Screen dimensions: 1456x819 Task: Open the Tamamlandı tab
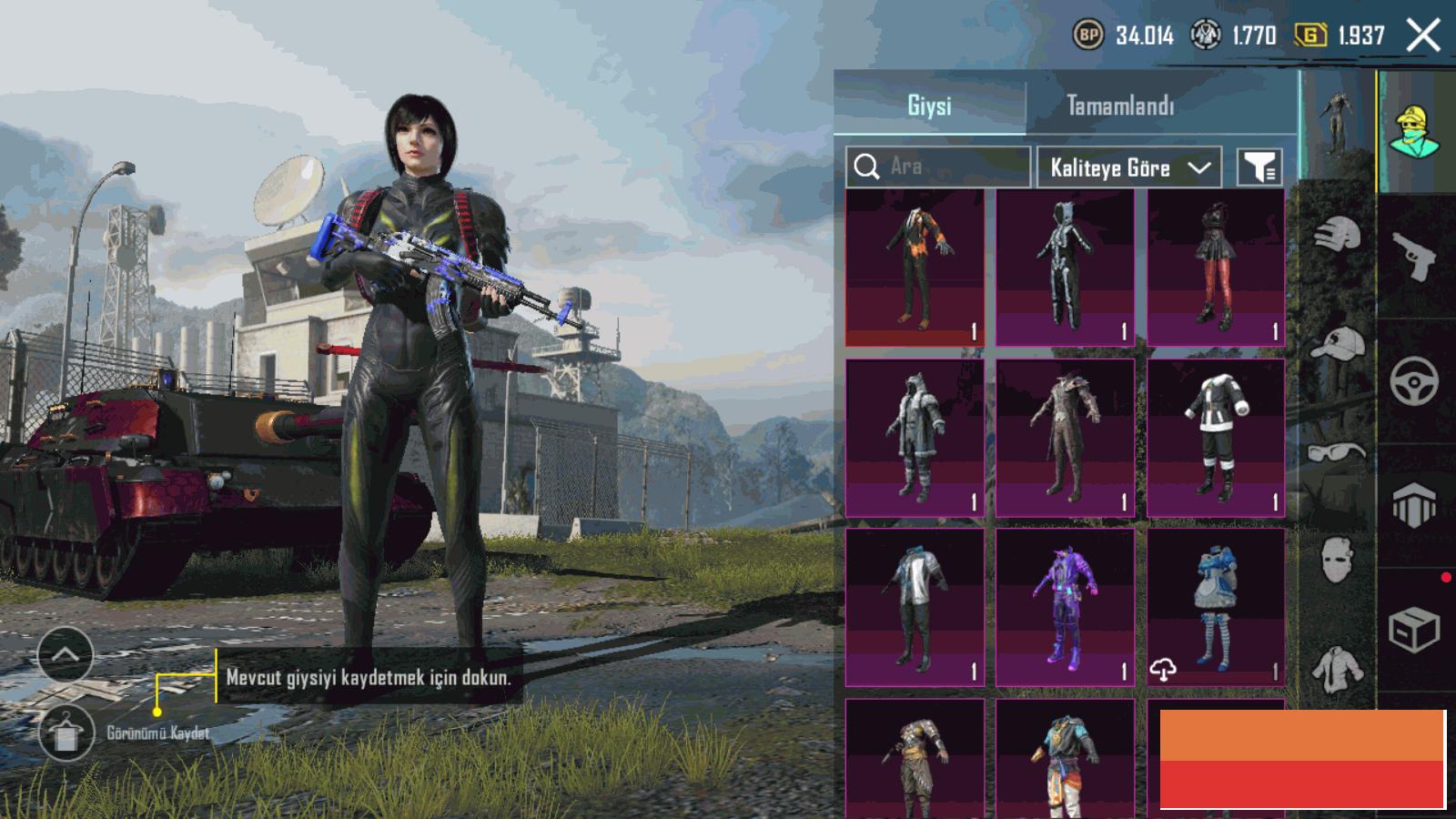(x=1120, y=106)
